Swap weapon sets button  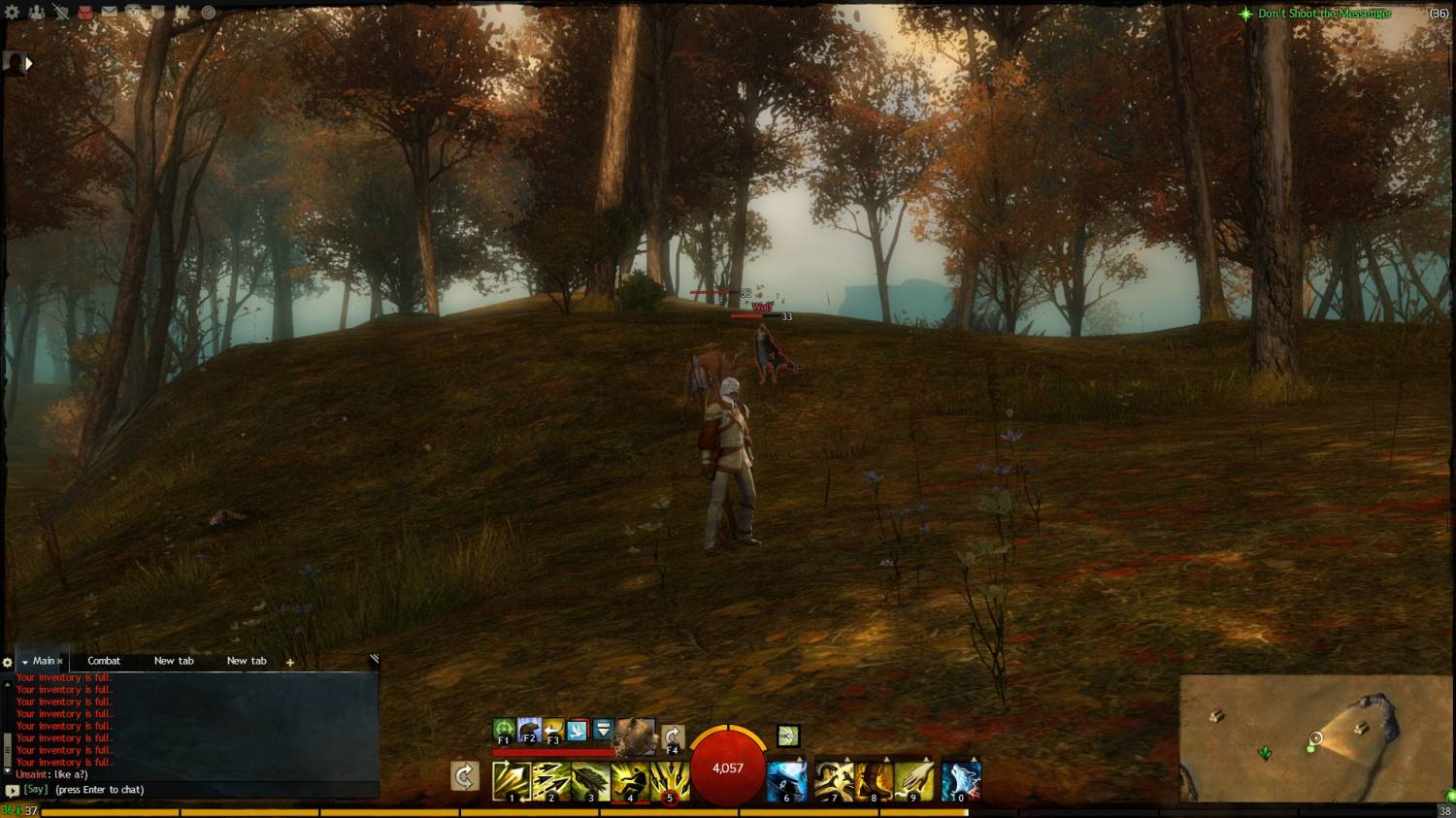point(465,776)
